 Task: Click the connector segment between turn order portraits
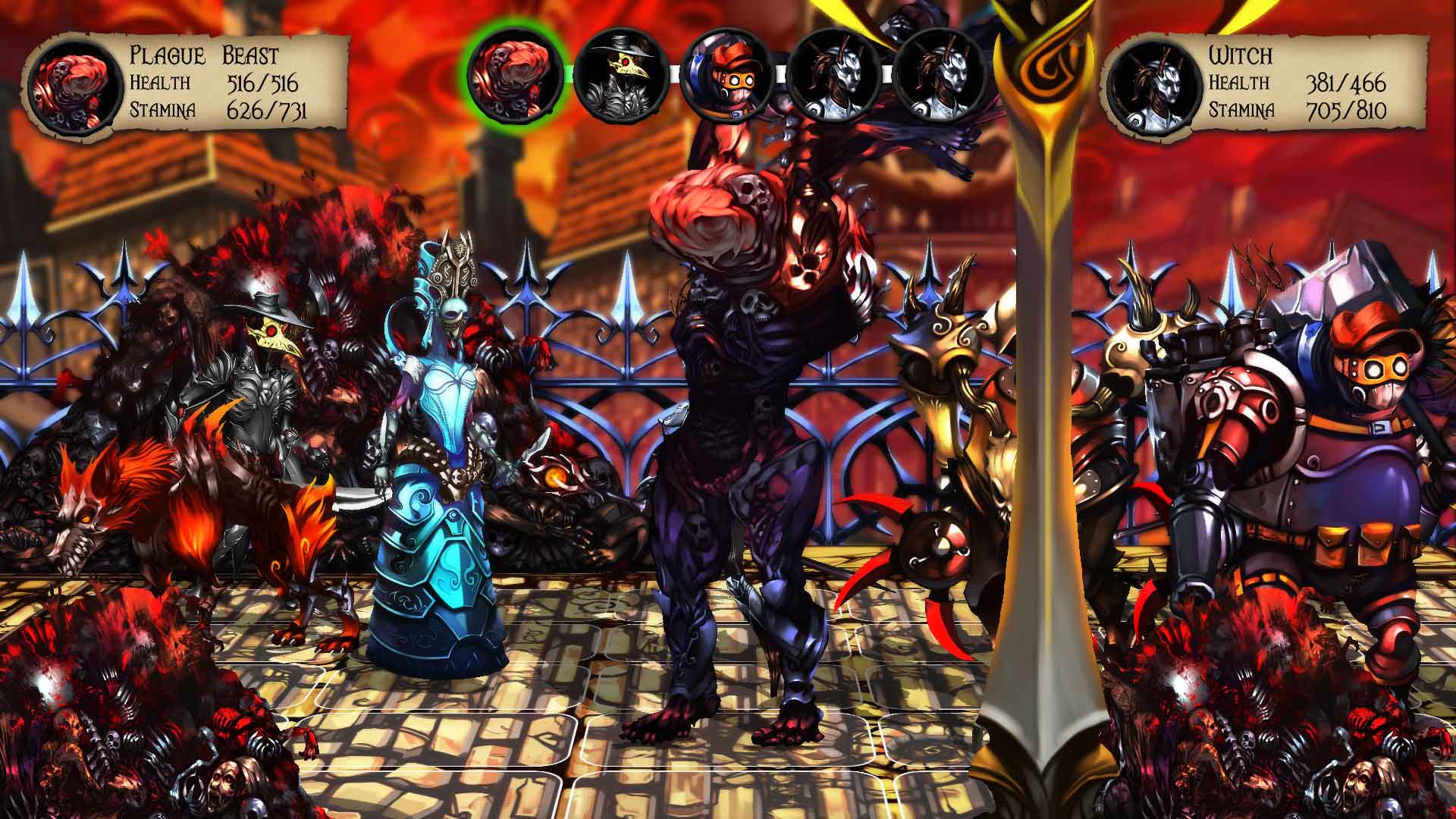[675, 74]
